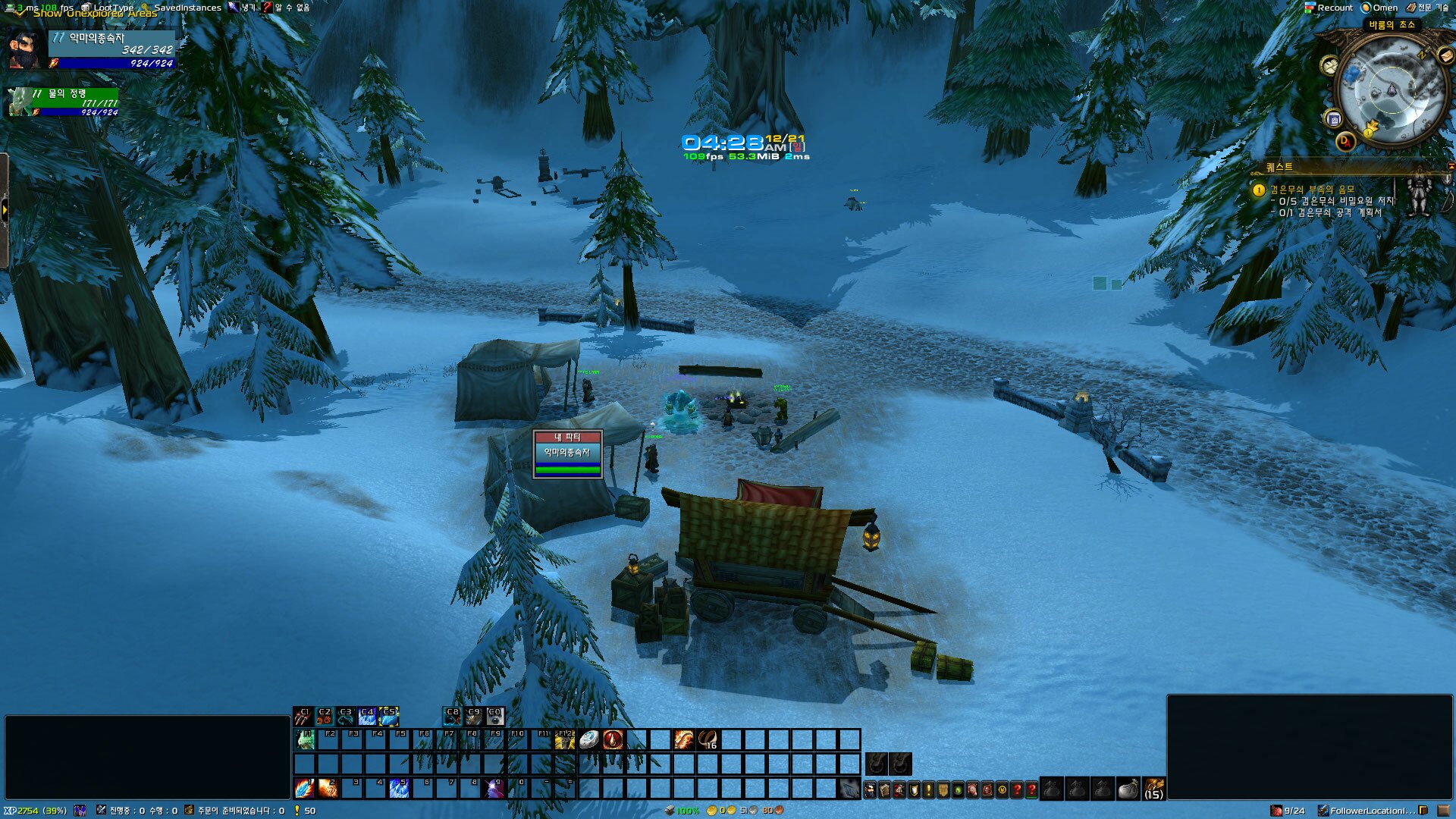The height and width of the screenshot is (819, 1456).
Task: Click the DA addon button by the minimap
Action: click(x=1345, y=141)
